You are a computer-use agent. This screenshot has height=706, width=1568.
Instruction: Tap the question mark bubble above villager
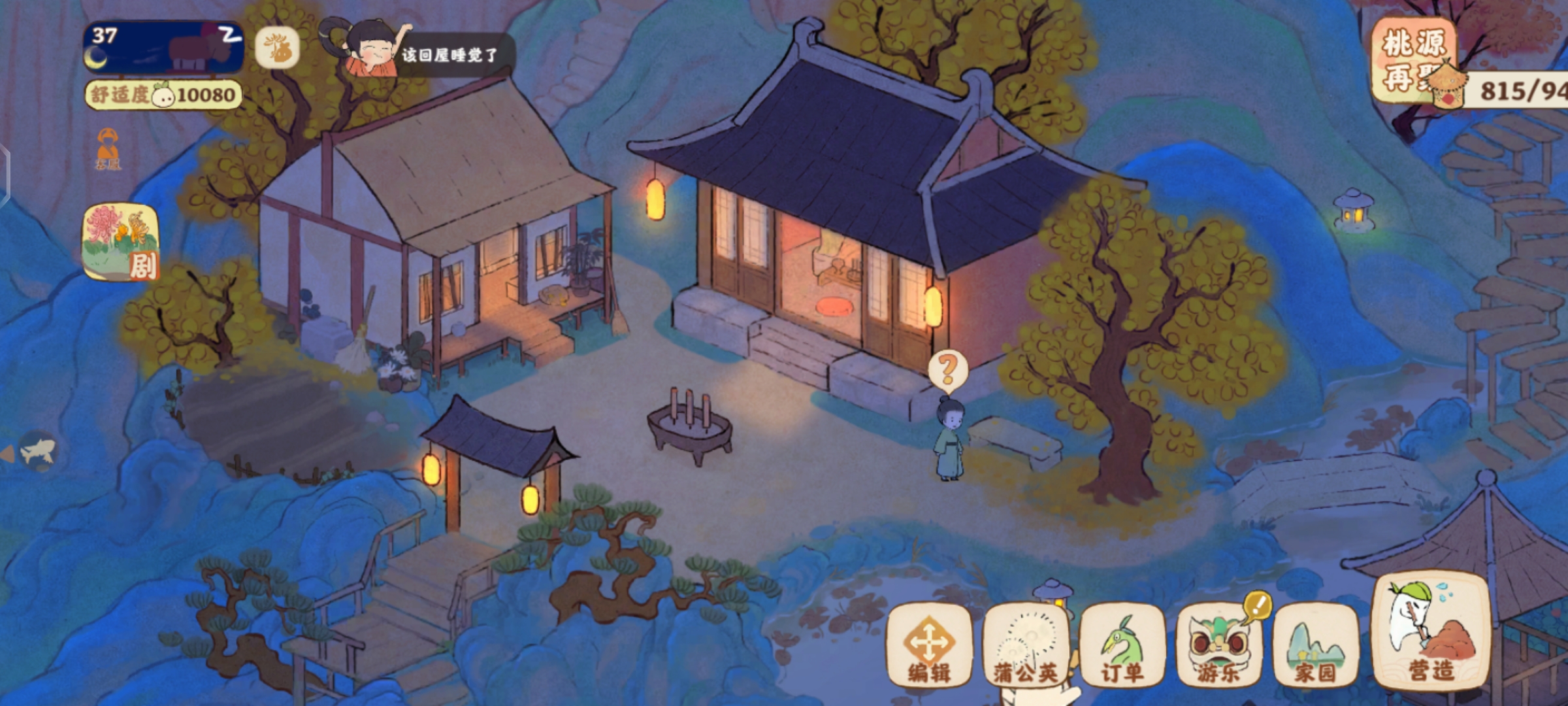click(947, 370)
